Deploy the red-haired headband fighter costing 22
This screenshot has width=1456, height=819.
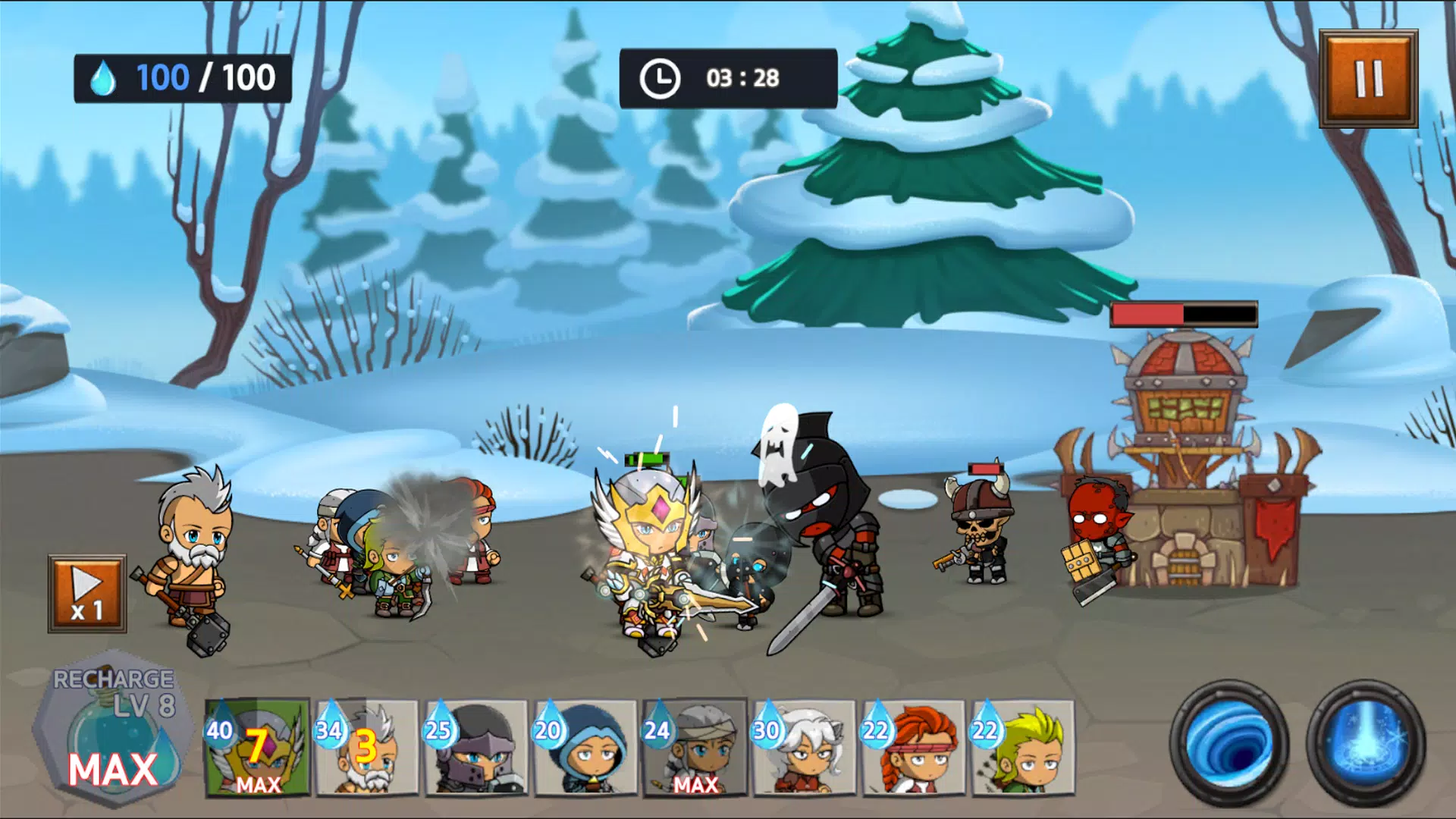click(913, 748)
